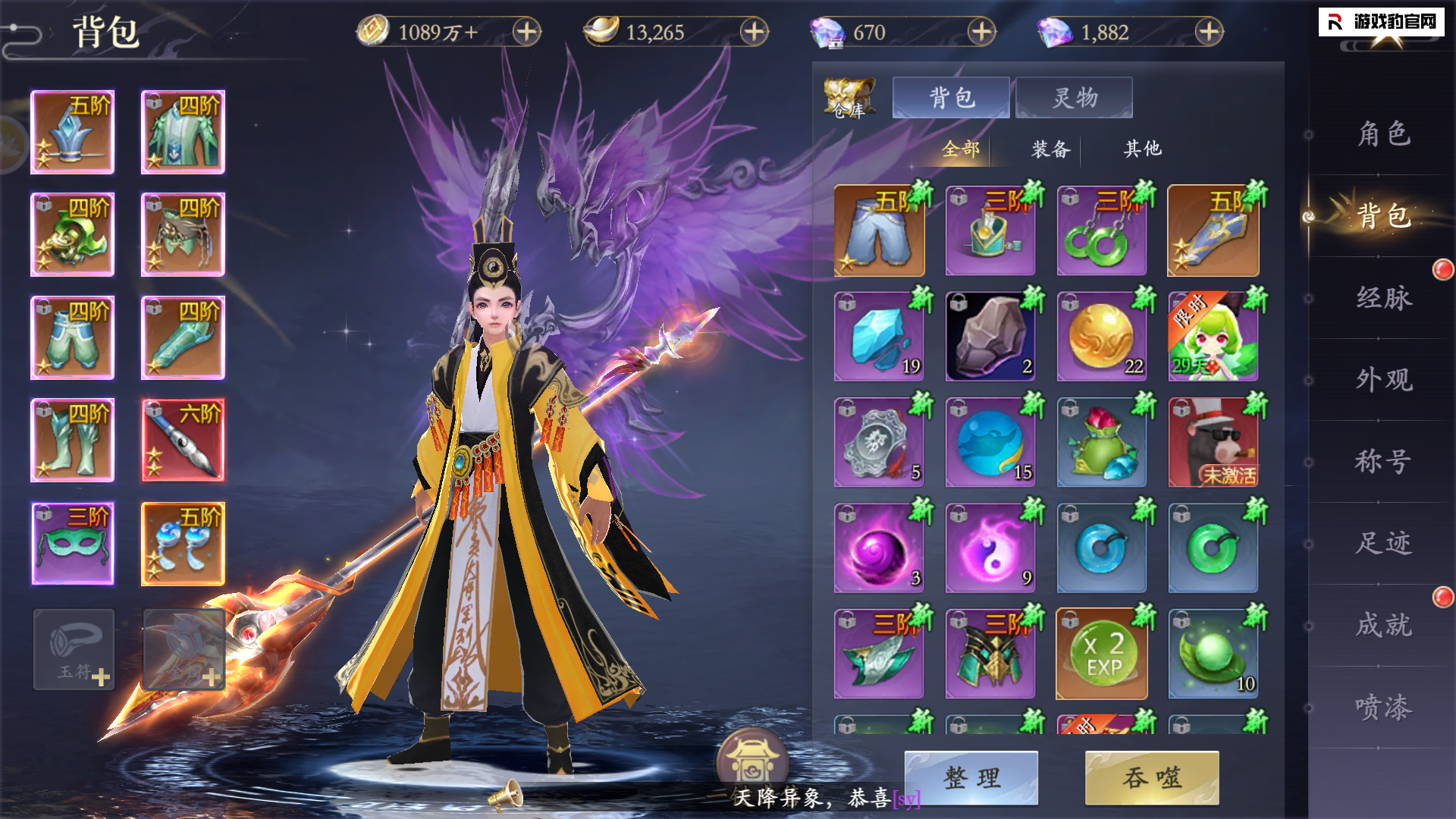This screenshot has width=1456, height=819.
Task: Click the 吞噬 devour button
Action: tap(1151, 777)
